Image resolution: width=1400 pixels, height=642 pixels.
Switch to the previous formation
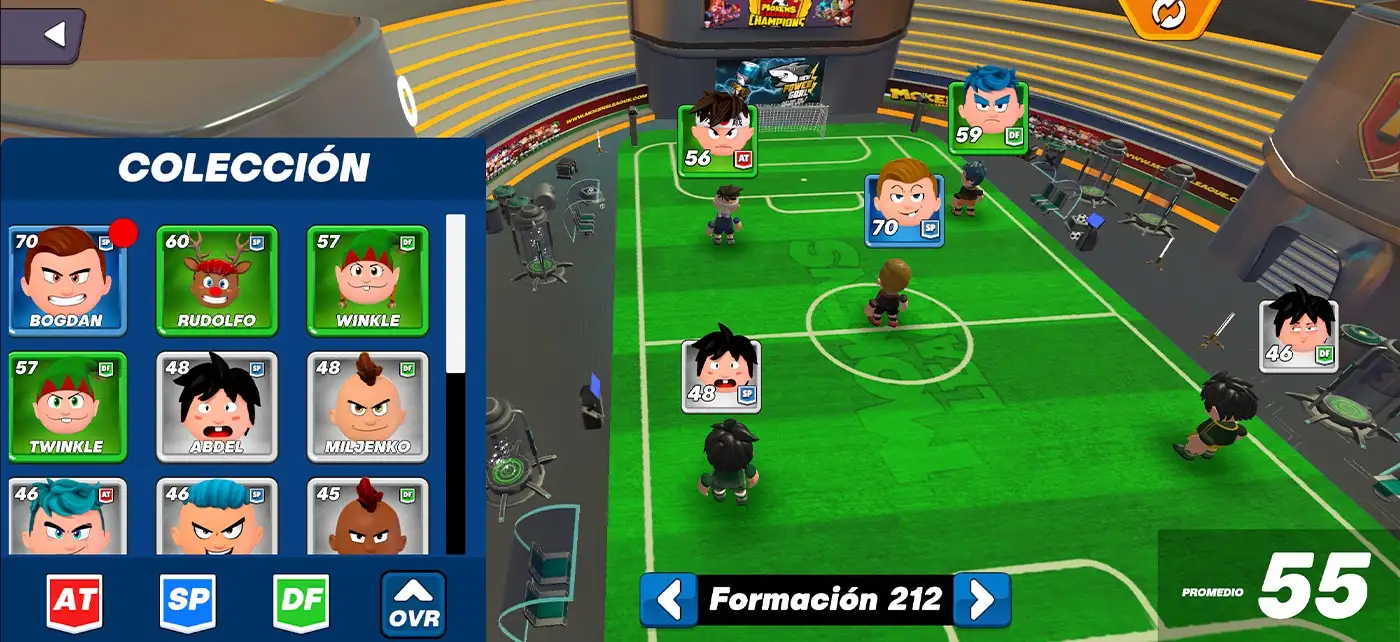click(x=668, y=599)
